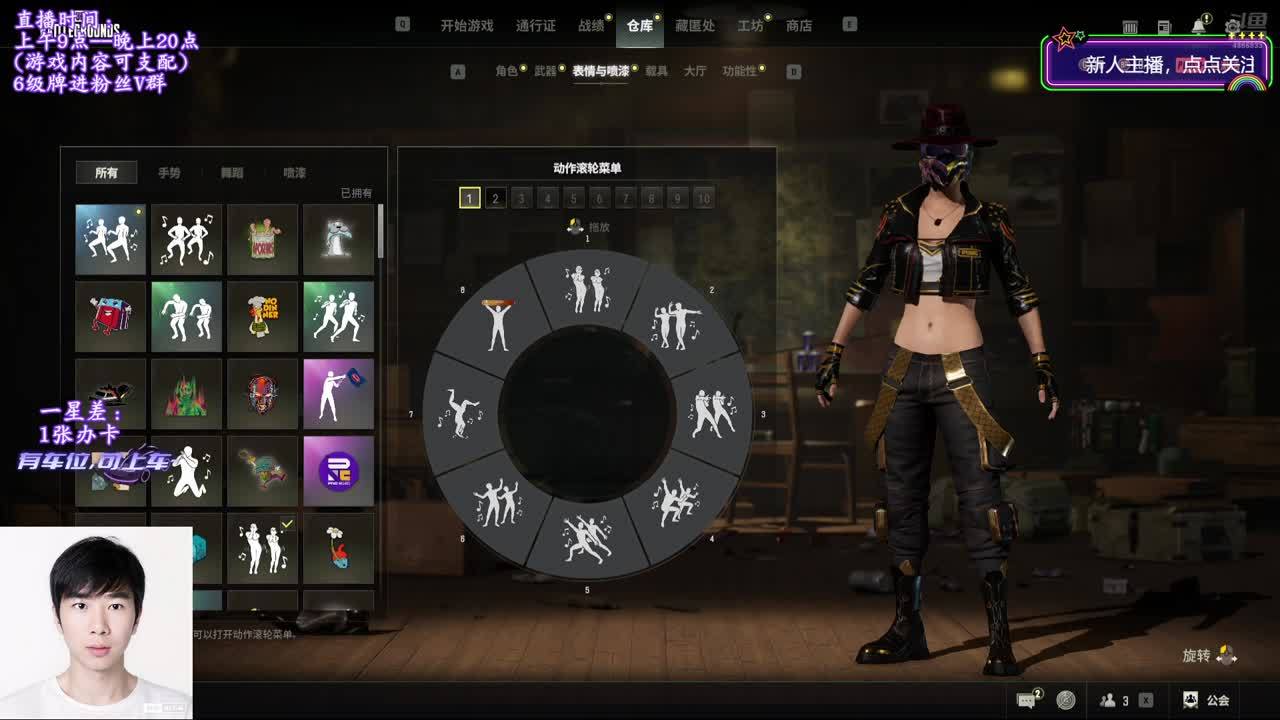Select the 角色 character sub-tab
The width and height of the screenshot is (1280, 720).
point(506,71)
